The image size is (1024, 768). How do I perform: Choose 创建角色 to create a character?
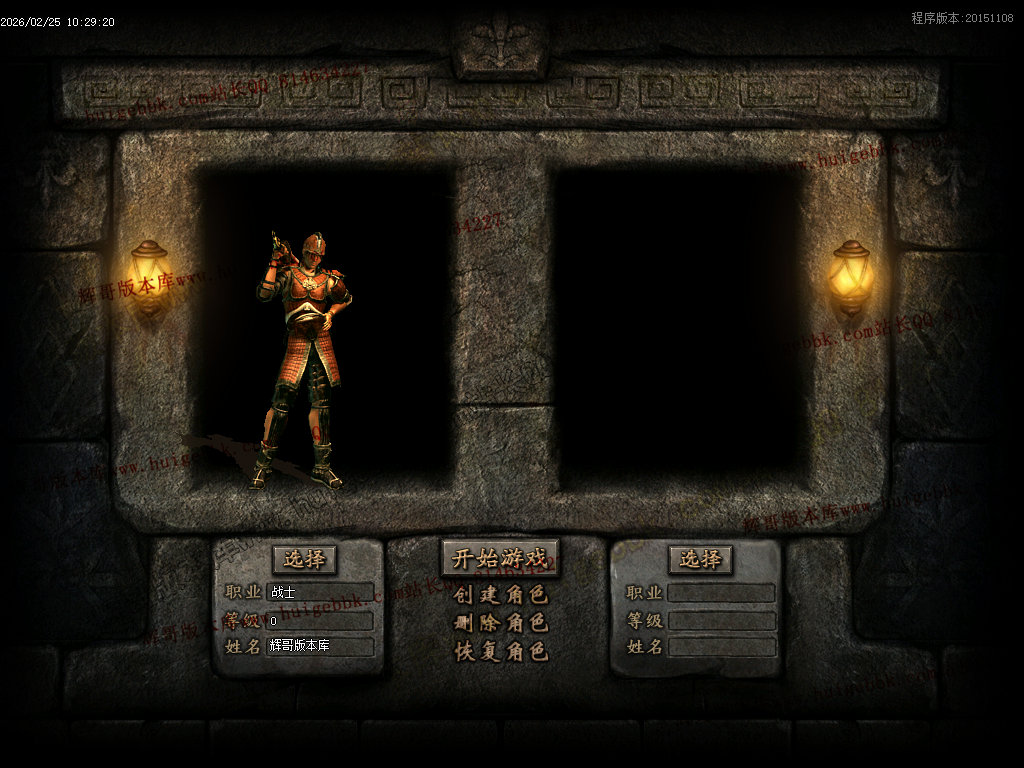pos(500,595)
